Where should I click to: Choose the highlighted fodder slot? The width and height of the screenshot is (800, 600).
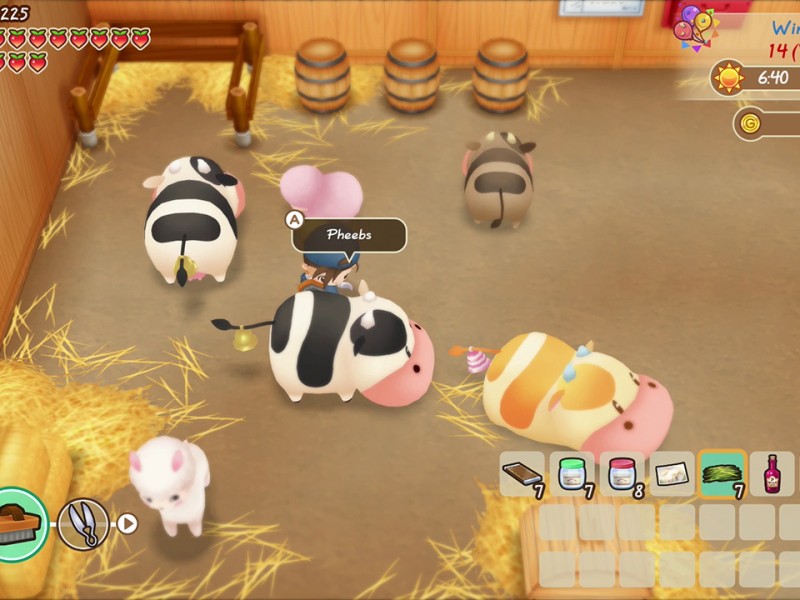[722, 473]
